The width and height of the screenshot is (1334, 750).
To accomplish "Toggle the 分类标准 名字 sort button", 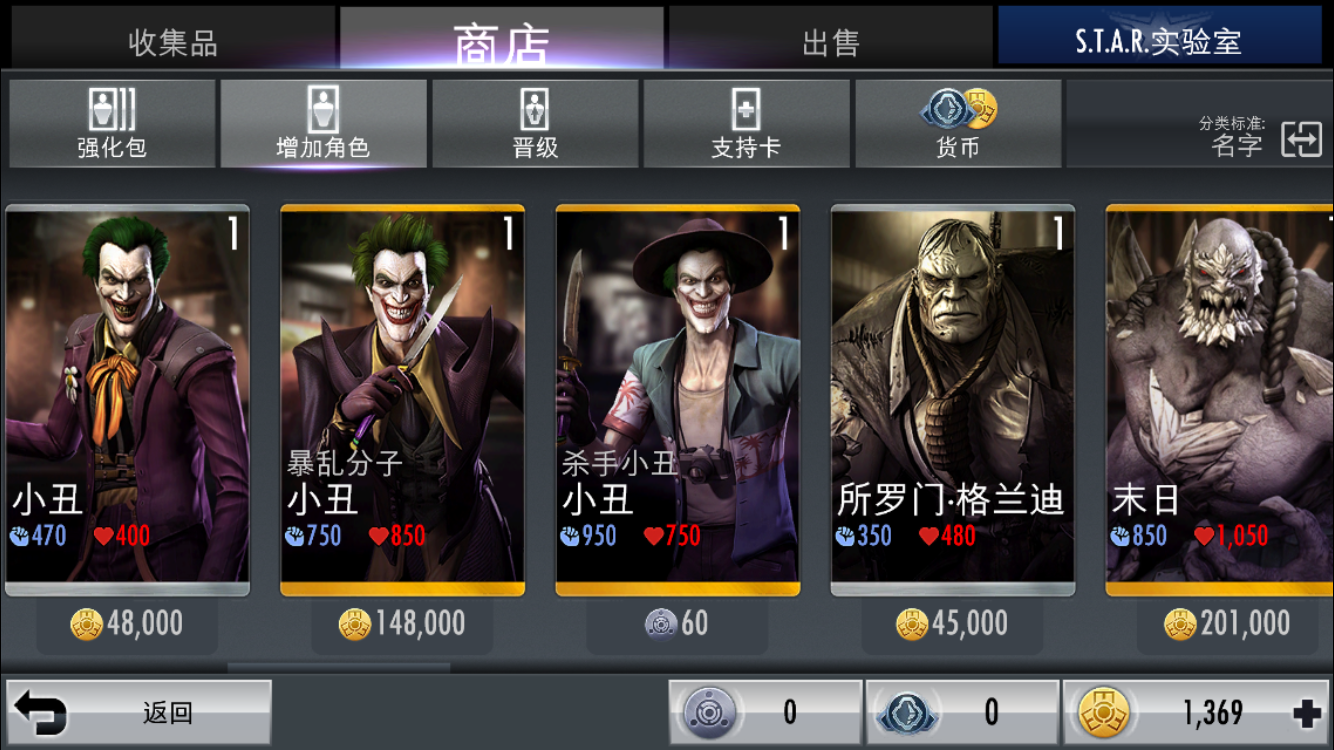I will [1300, 140].
